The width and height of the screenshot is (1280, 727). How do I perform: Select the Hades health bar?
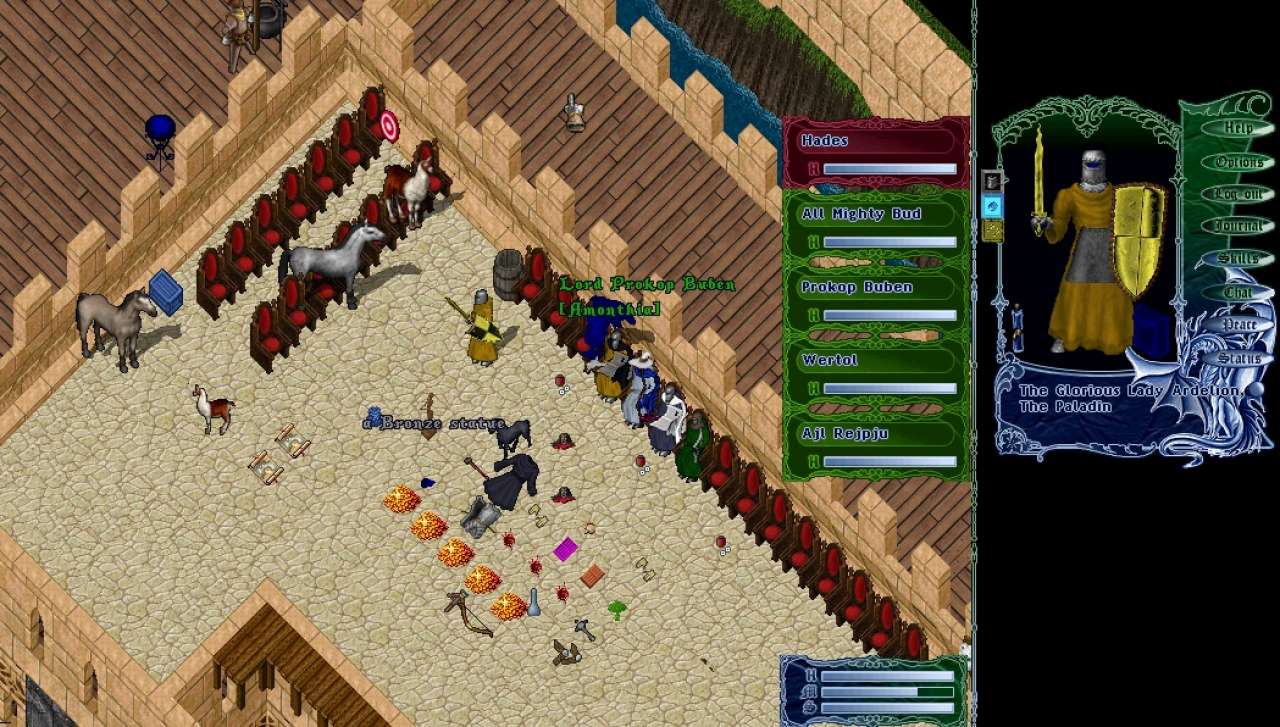[x=876, y=152]
